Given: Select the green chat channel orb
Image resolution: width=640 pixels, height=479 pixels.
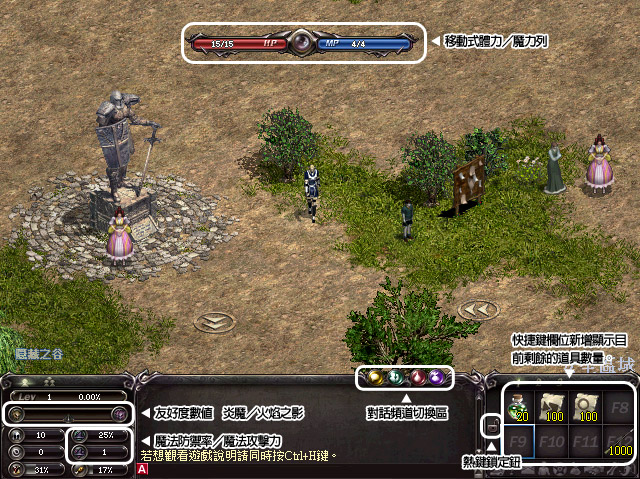Looking at the screenshot, I should [395, 379].
